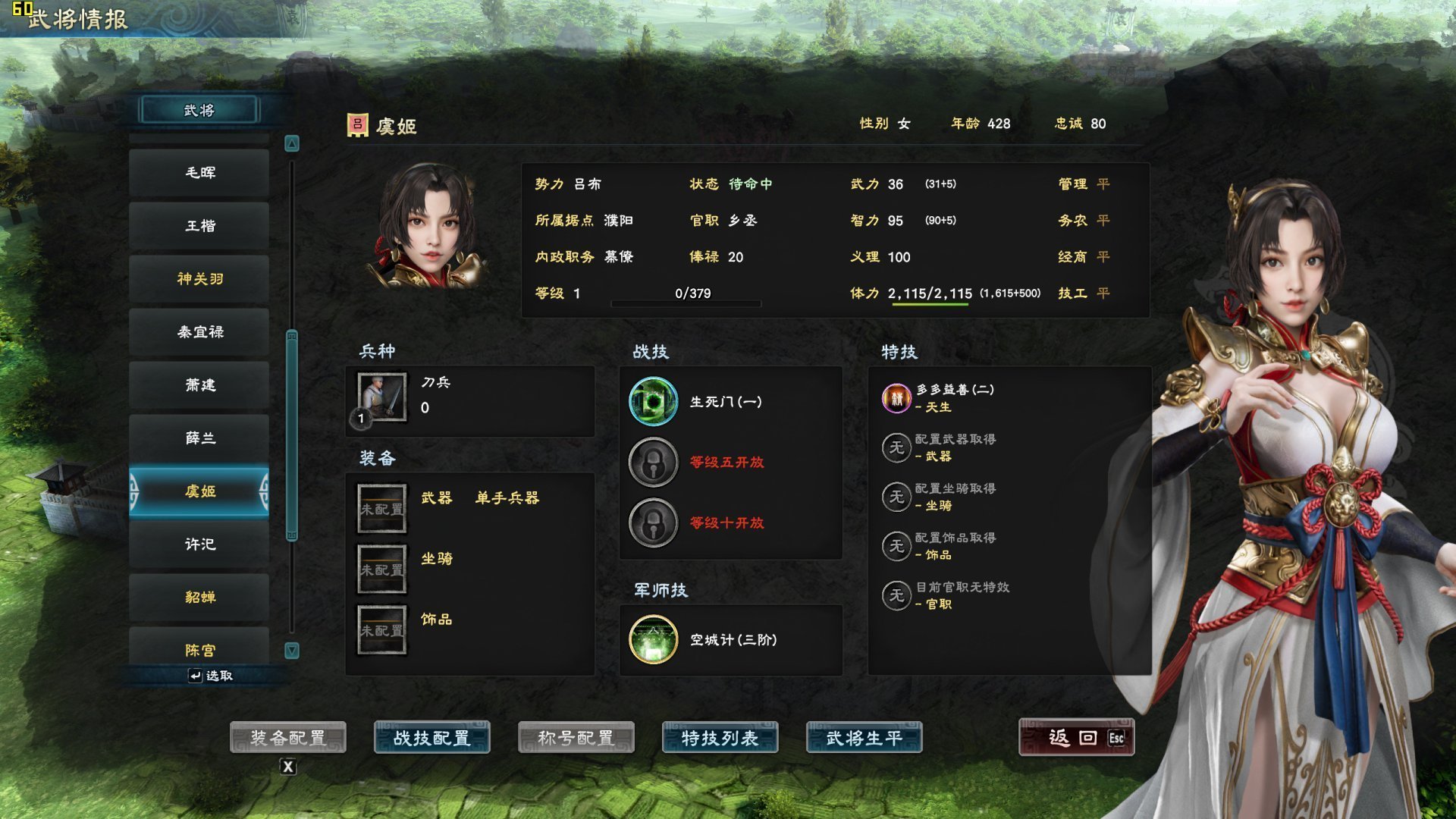Open the 坐骑 未配置 equipment slot
Viewport: 1456px width, 819px height.
click(381, 569)
